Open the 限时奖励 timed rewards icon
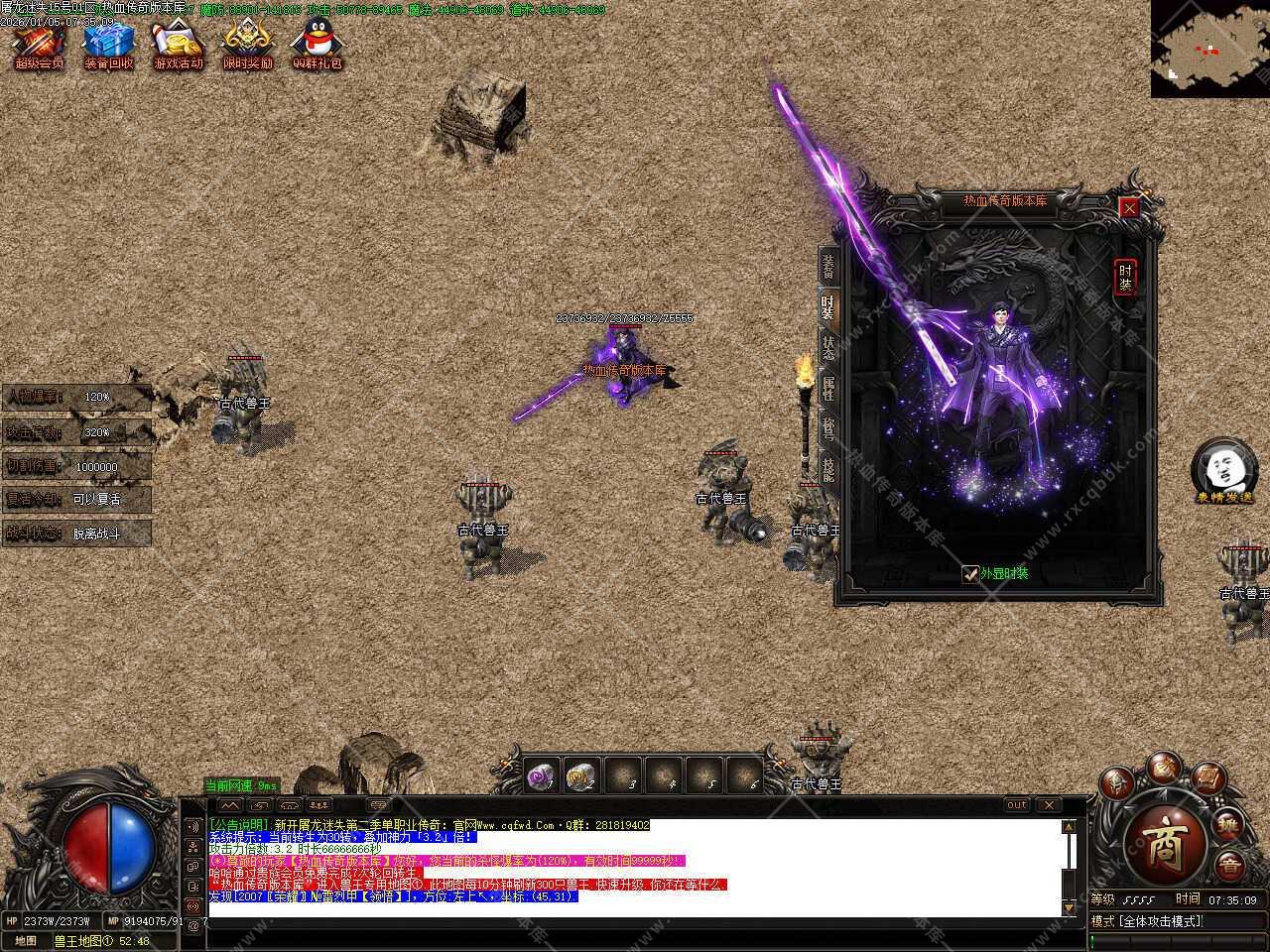 [x=247, y=44]
